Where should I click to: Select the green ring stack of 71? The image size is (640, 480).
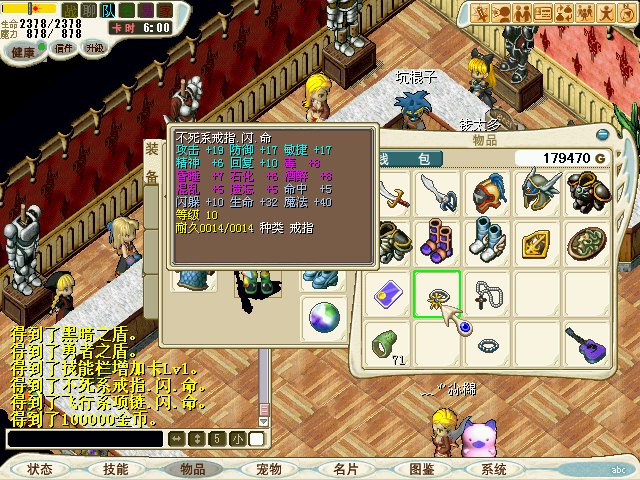tap(387, 344)
